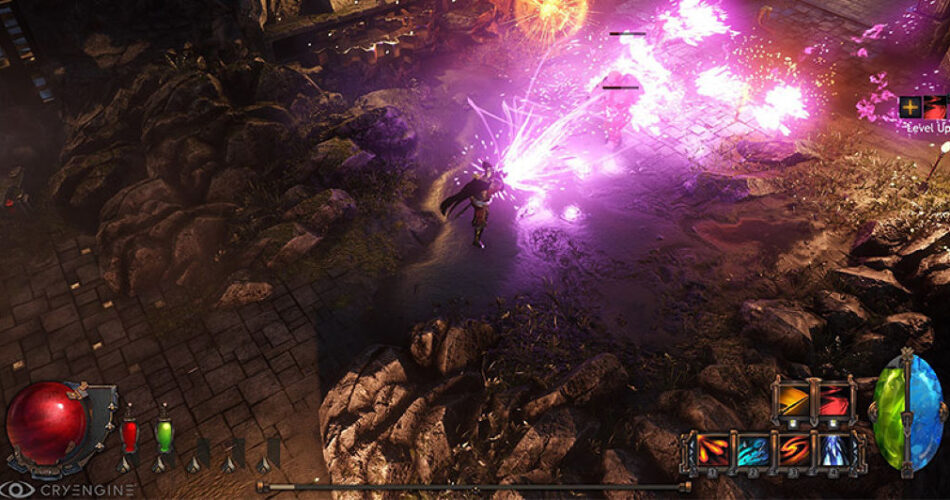Select the red skill icon beside the plus
The width and height of the screenshot is (950, 500).
point(935,107)
